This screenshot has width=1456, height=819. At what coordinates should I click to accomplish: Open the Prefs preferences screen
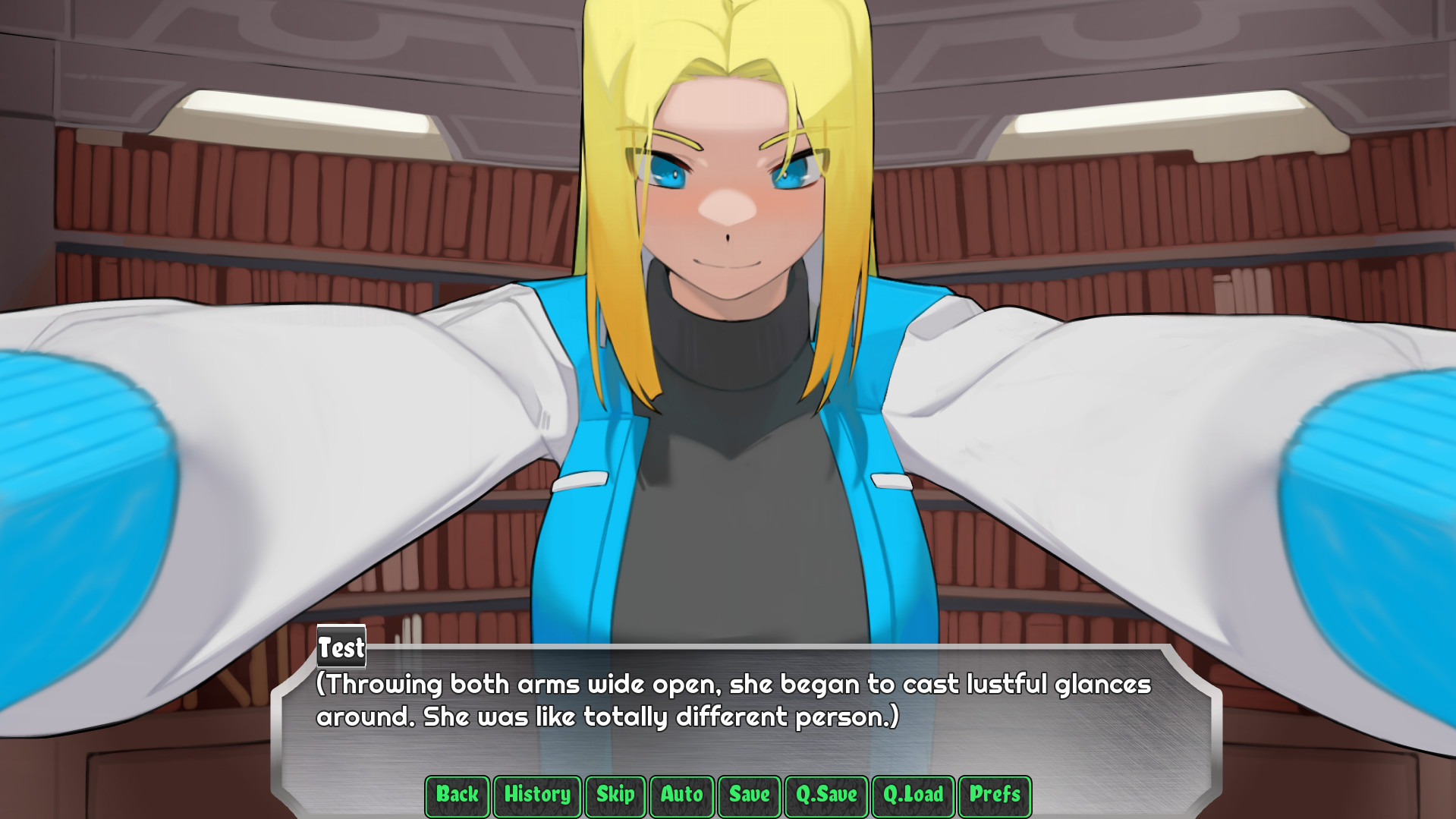pyautogui.click(x=995, y=796)
